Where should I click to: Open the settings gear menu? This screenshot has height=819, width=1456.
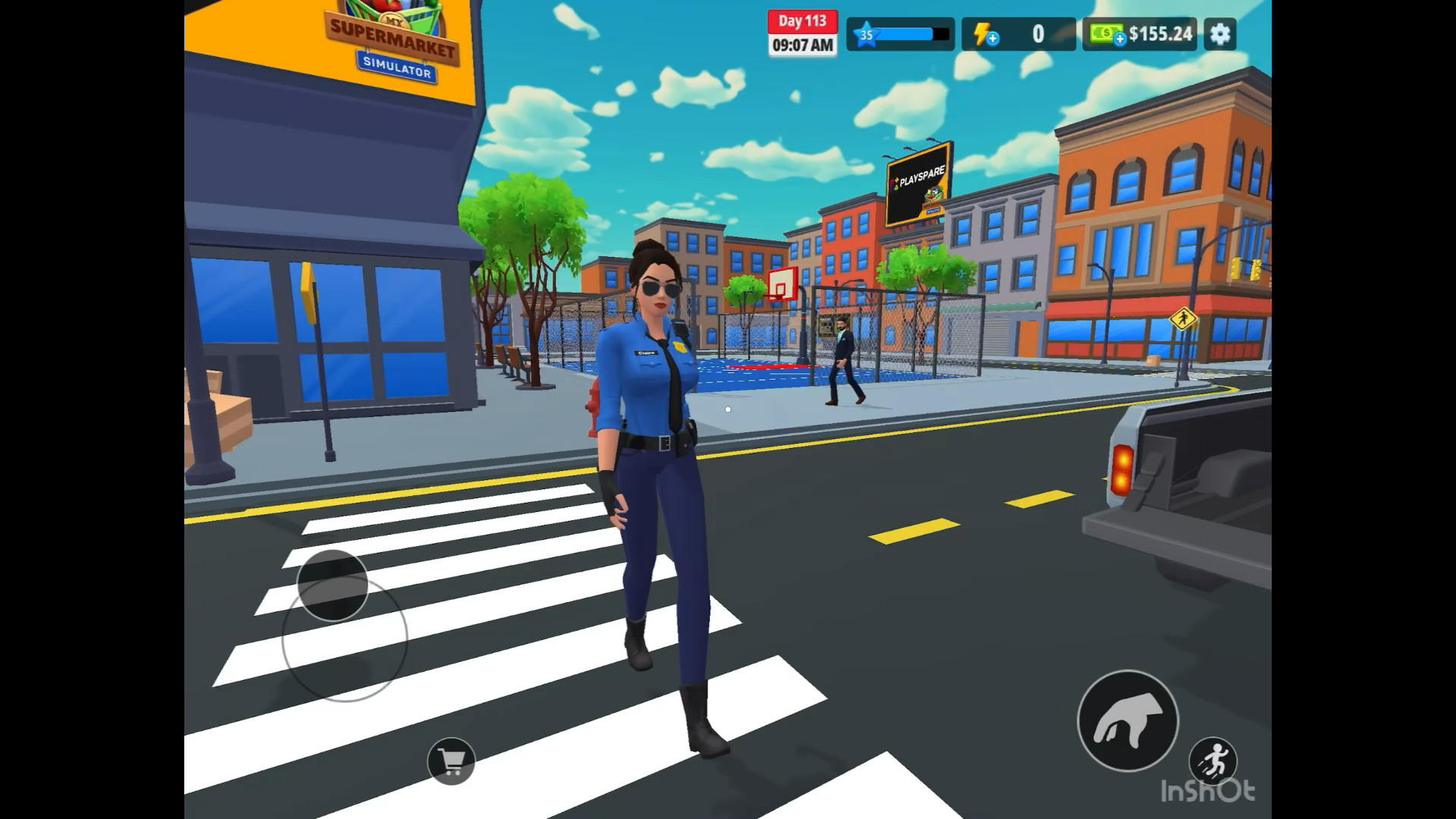[1219, 34]
